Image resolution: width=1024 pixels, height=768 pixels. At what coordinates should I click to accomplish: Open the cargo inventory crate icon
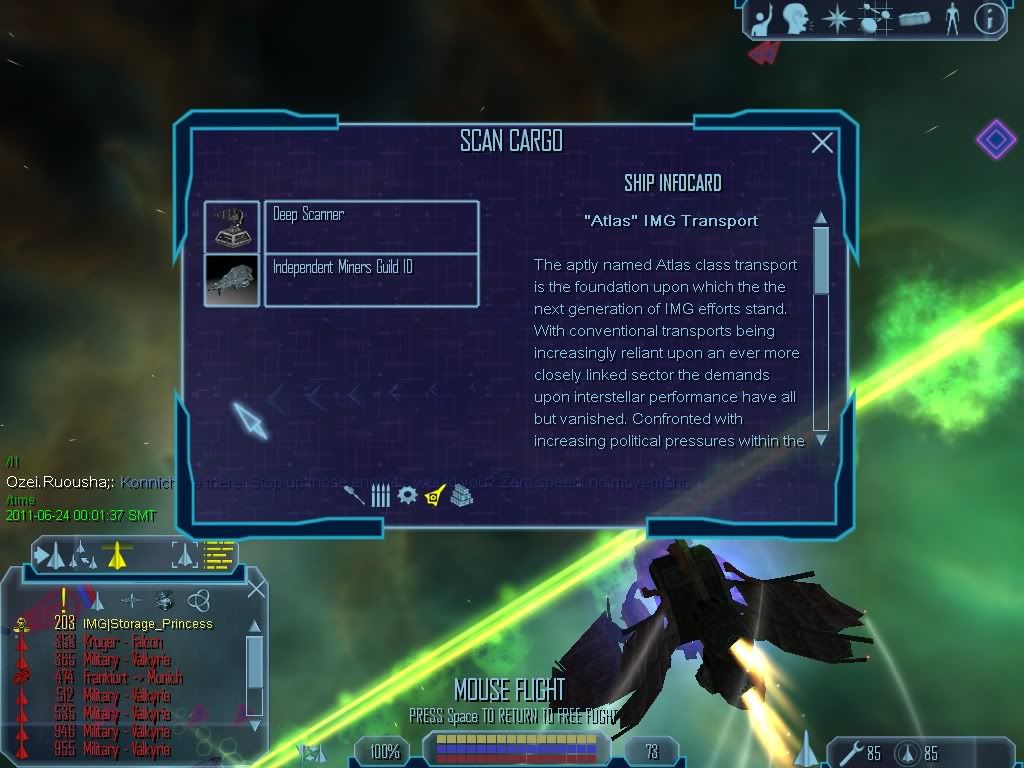[x=914, y=18]
